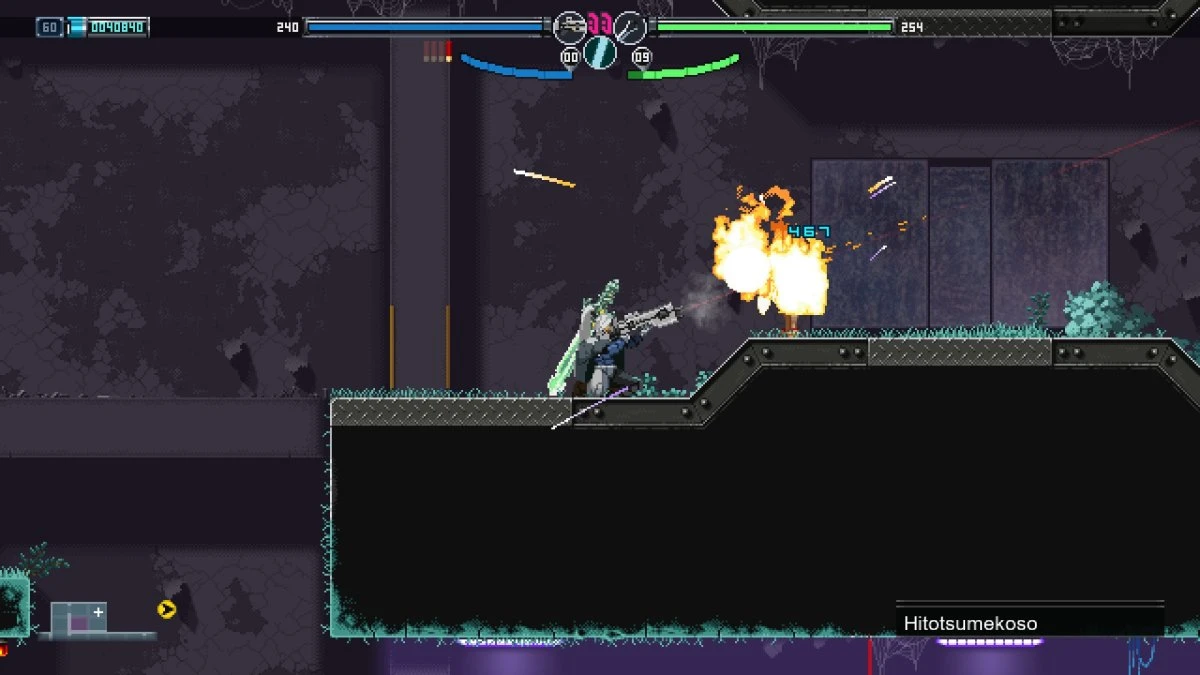Select the rifle weapon icon
Image resolution: width=1200 pixels, height=675 pixels.
[x=569, y=26]
